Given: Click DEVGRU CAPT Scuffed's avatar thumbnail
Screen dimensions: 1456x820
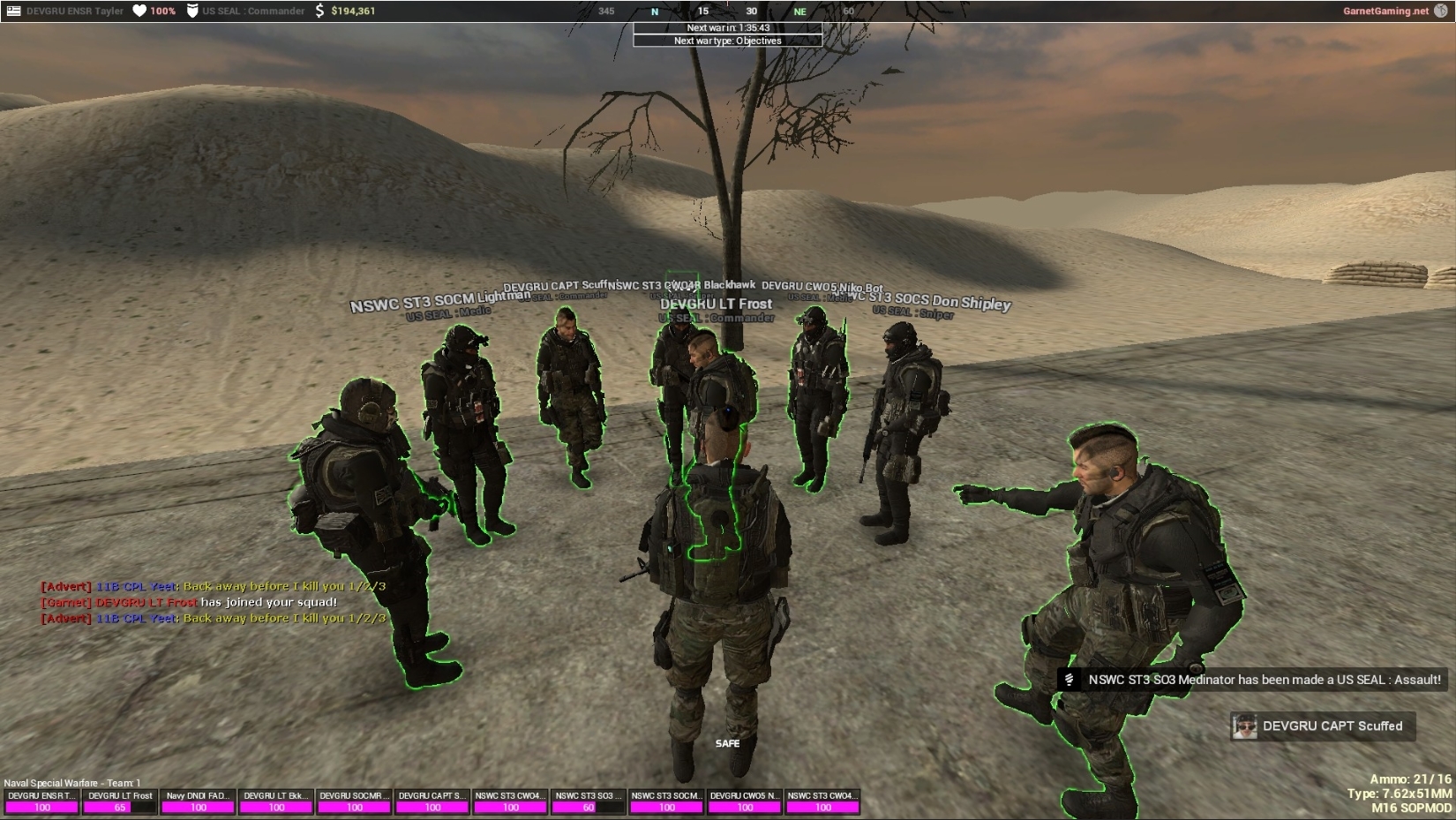Looking at the screenshot, I should [1247, 726].
